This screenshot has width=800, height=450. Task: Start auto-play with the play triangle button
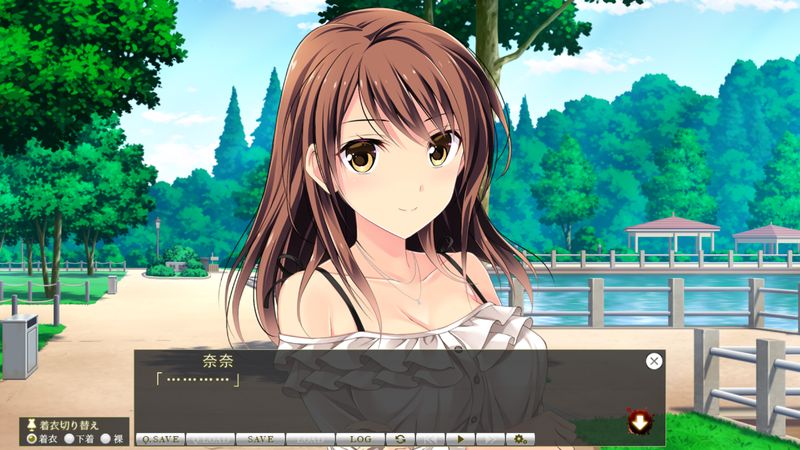[x=460, y=439]
